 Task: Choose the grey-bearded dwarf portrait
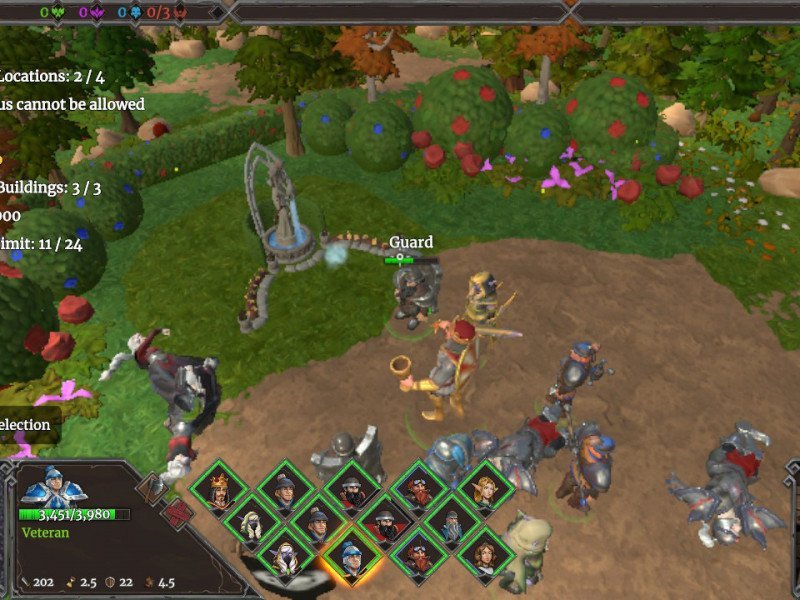[452, 521]
